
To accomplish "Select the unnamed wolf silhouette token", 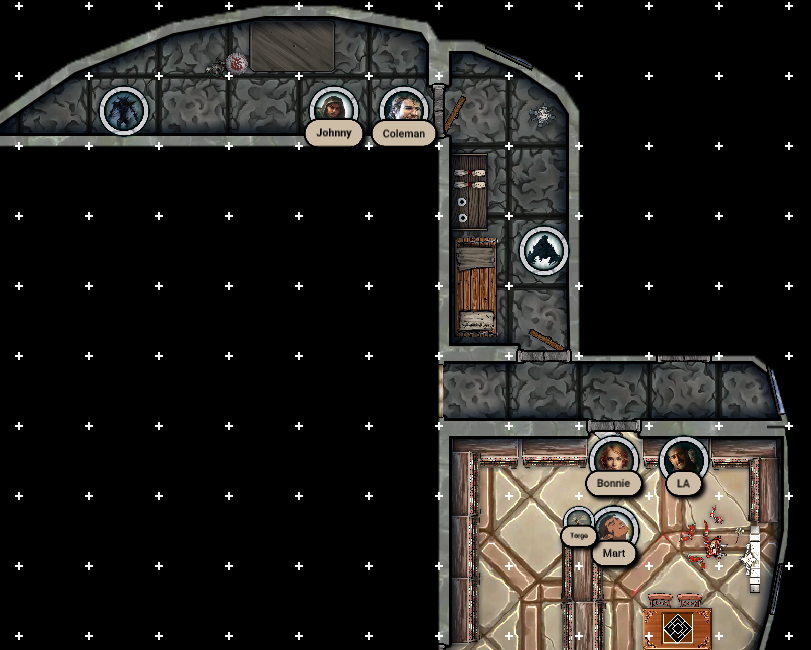I will pos(544,250).
